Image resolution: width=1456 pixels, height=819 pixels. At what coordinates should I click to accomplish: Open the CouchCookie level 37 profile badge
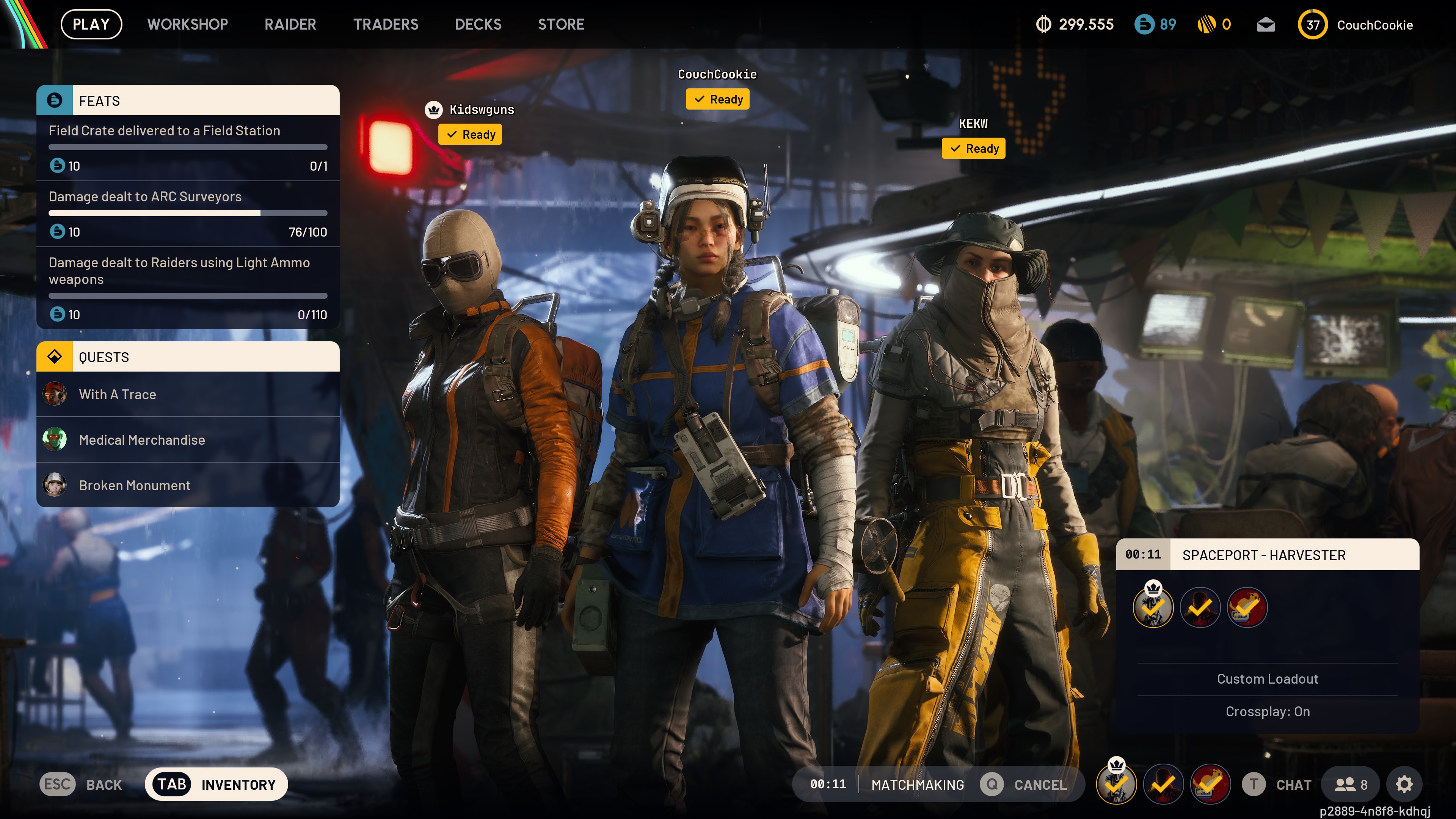(1312, 24)
